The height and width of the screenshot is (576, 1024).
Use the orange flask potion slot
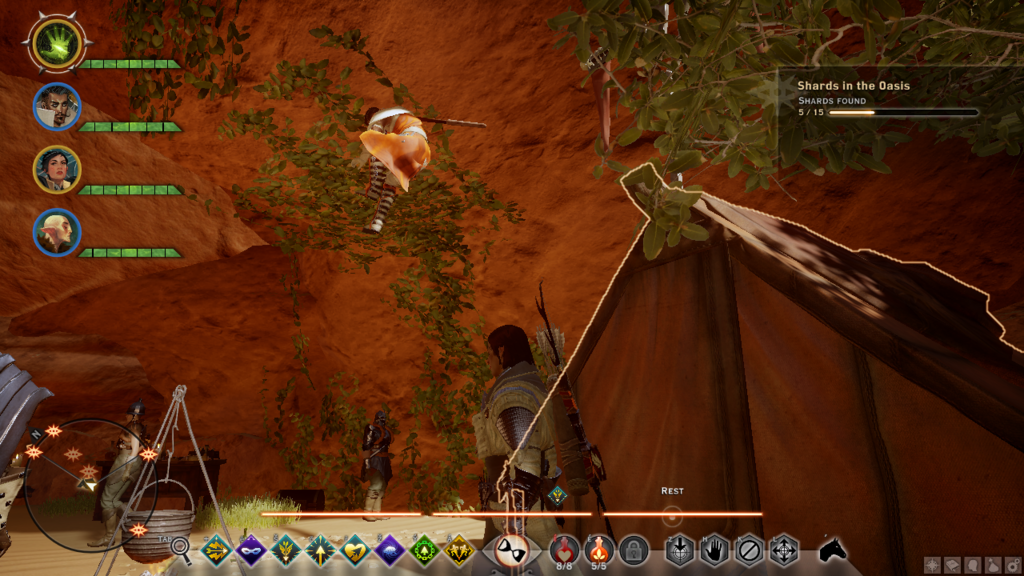(x=598, y=548)
